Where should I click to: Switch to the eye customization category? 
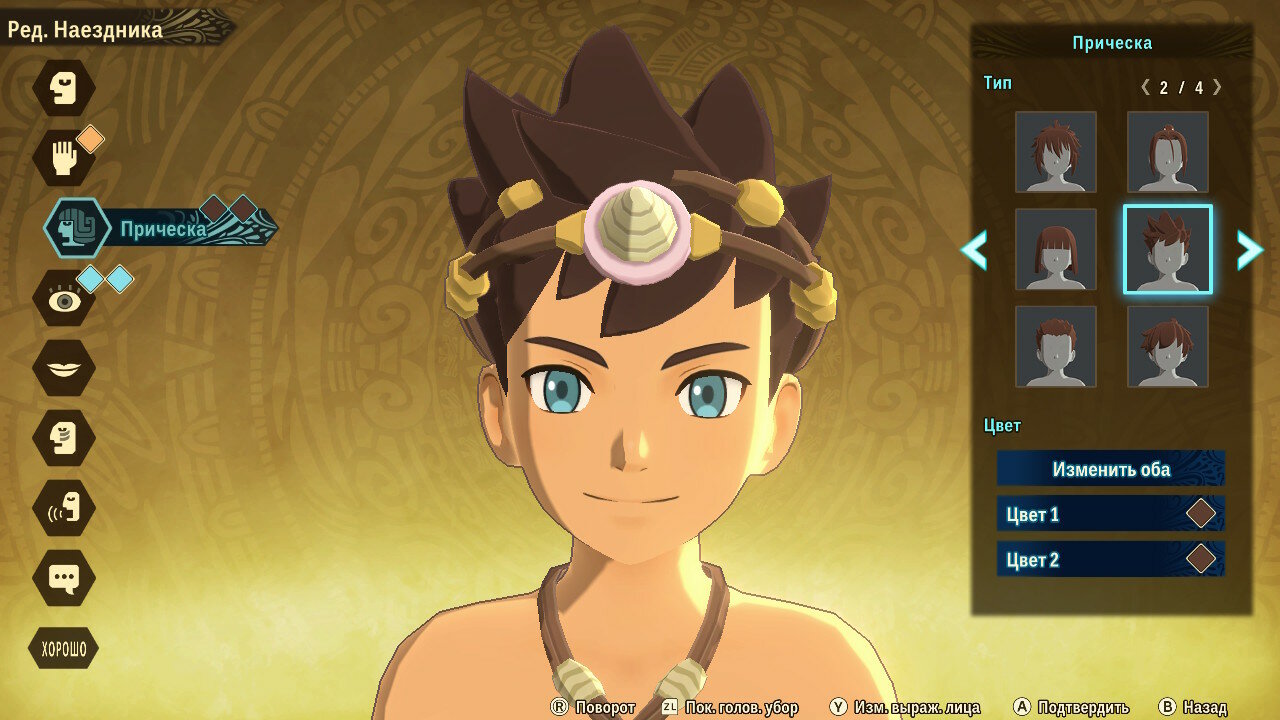pos(64,298)
